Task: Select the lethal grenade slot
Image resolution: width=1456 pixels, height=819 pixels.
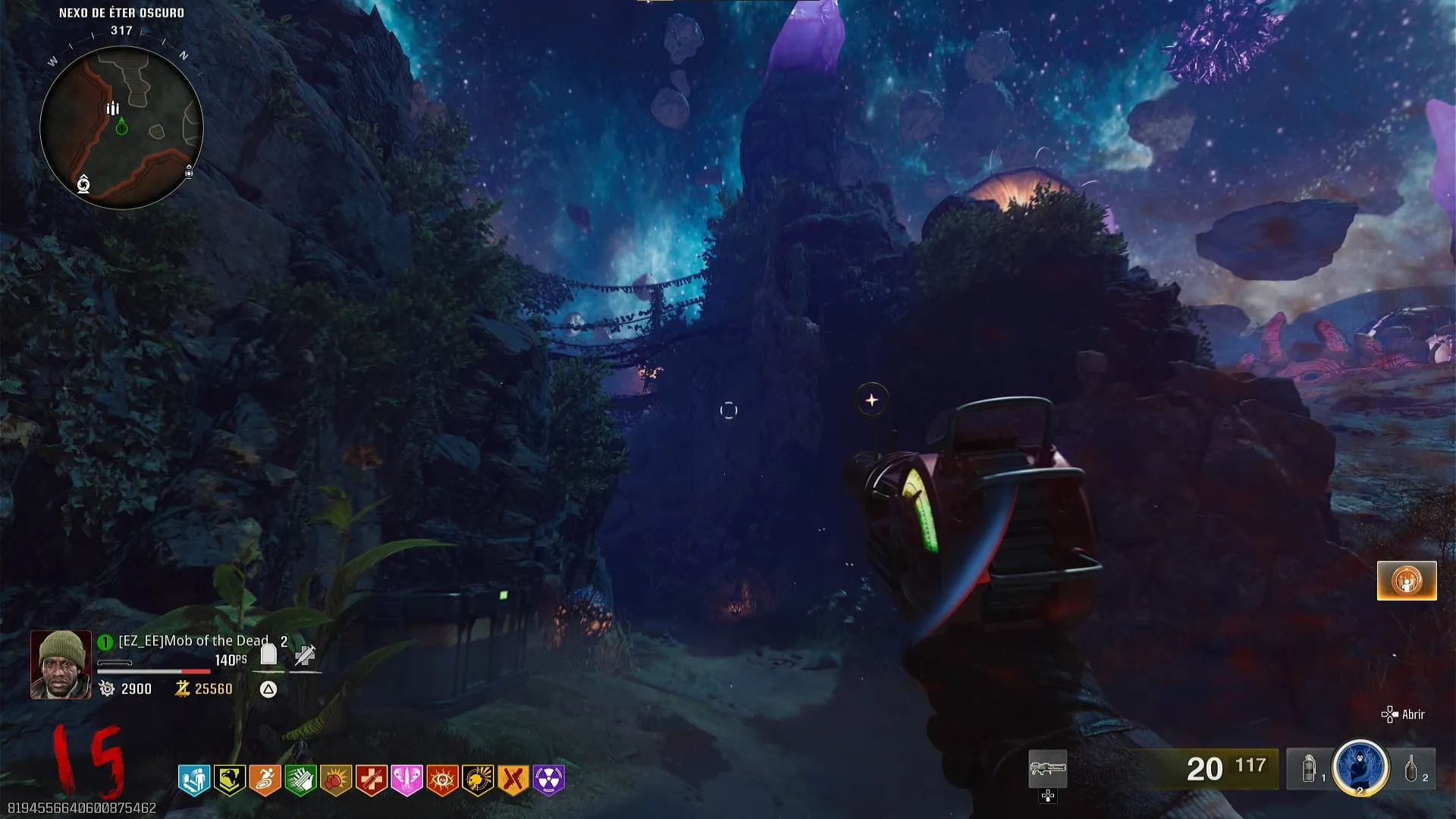Action: click(1413, 769)
